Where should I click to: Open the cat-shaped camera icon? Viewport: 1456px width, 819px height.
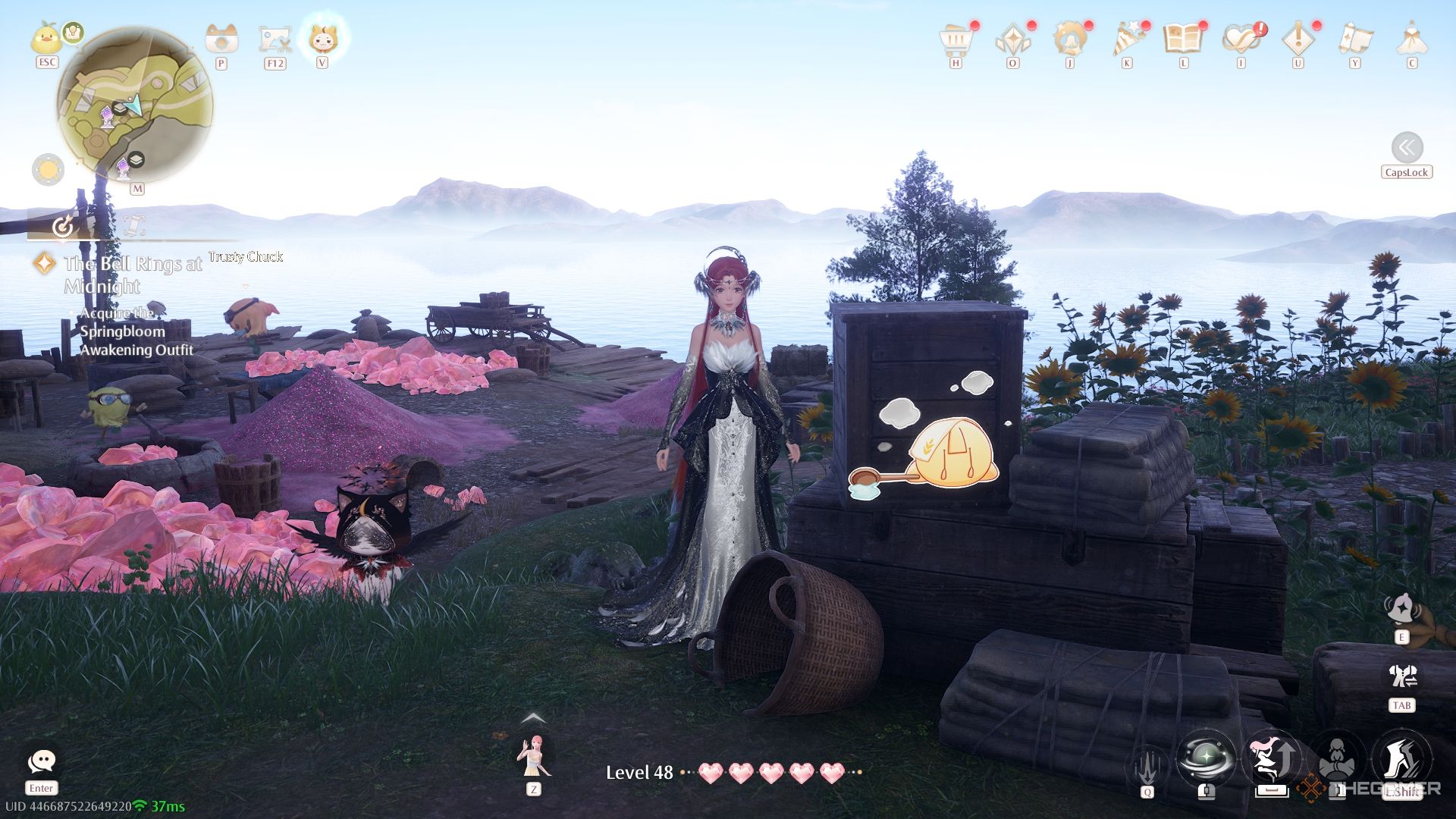tap(221, 38)
